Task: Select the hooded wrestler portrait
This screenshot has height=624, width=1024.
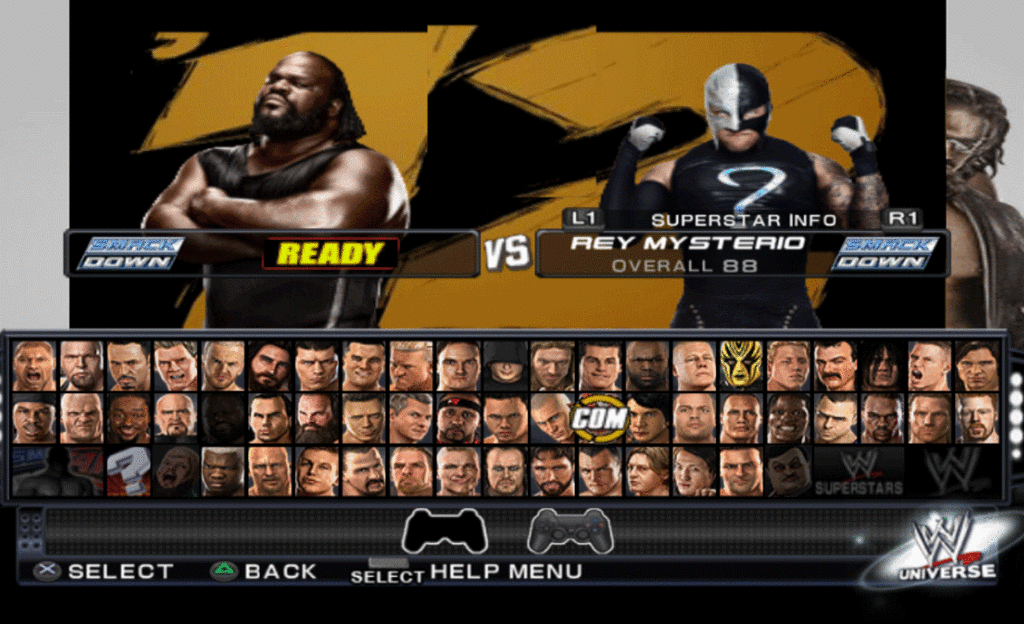Action: click(505, 365)
